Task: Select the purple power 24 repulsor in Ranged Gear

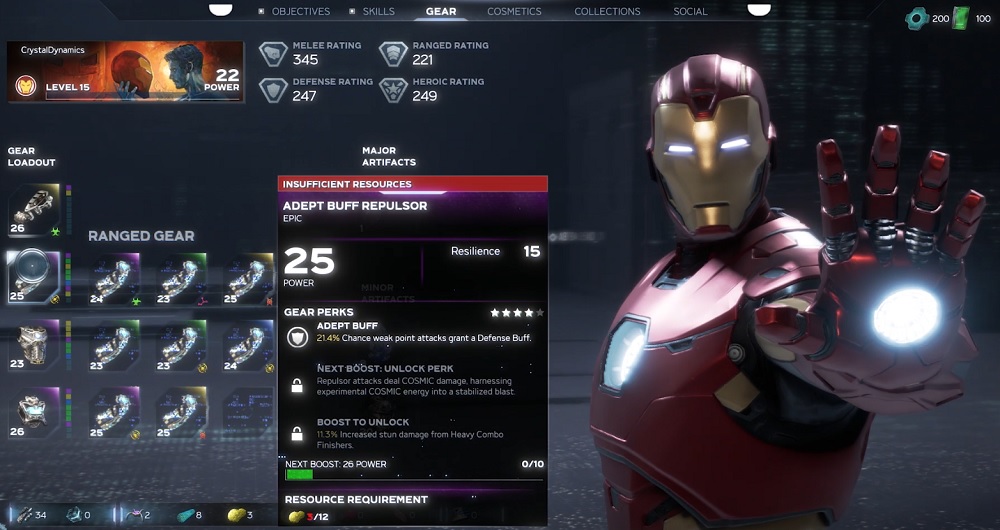Action: tap(115, 278)
